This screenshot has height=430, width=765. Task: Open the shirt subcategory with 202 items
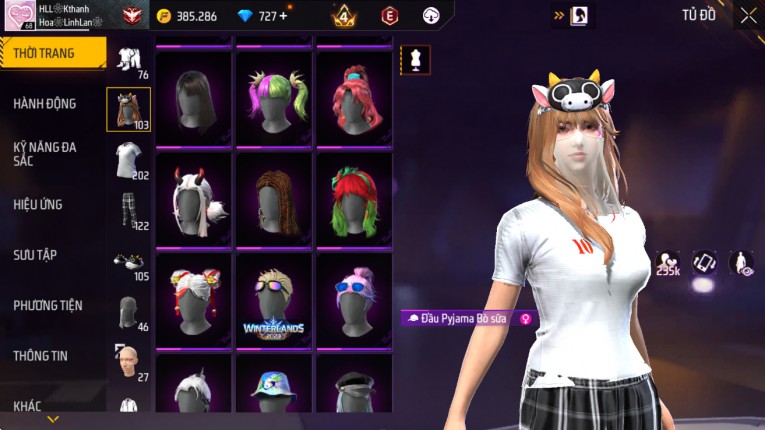click(127, 161)
